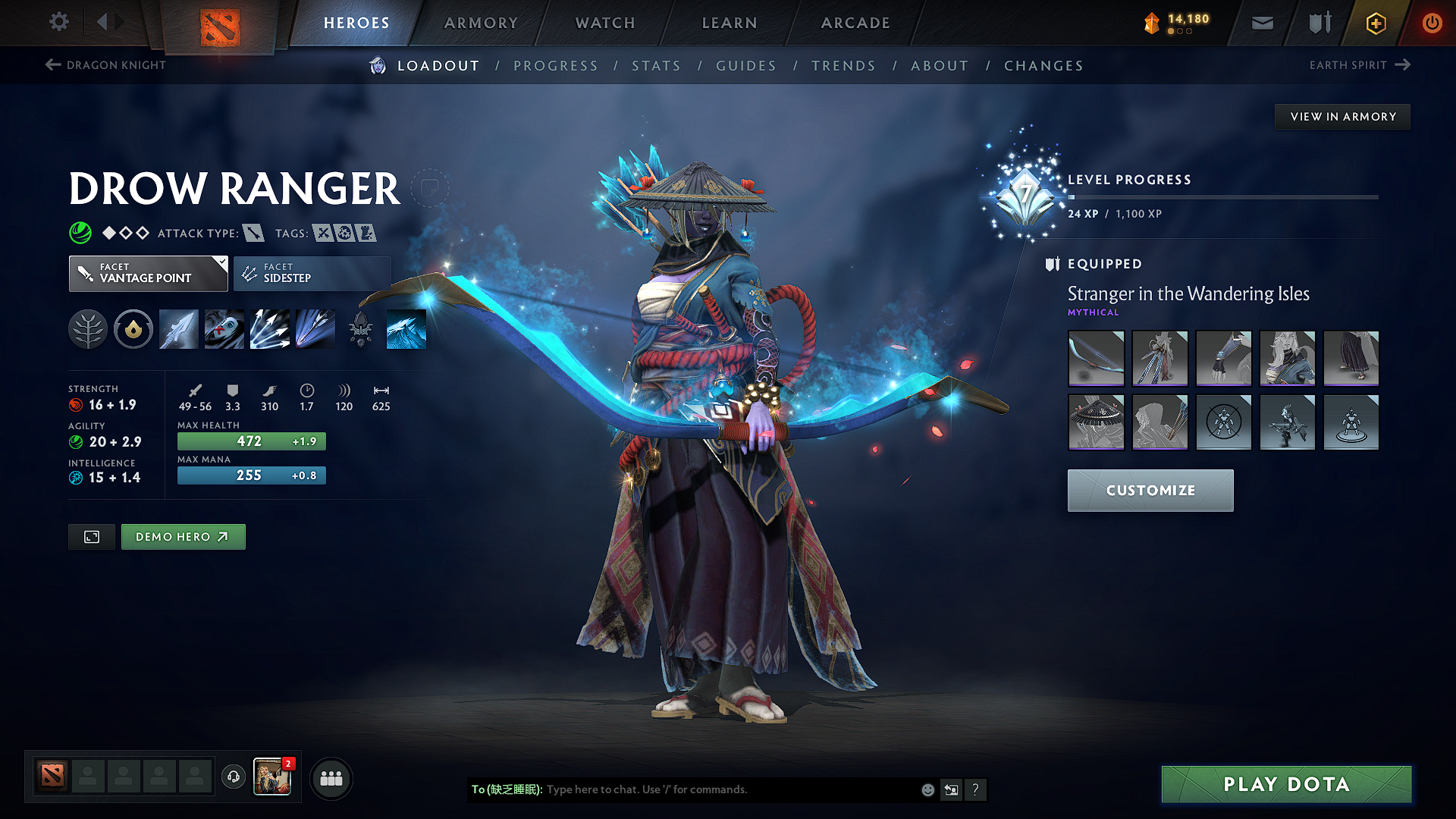Open the Arcade menu
The image size is (1456, 819).
(855, 23)
